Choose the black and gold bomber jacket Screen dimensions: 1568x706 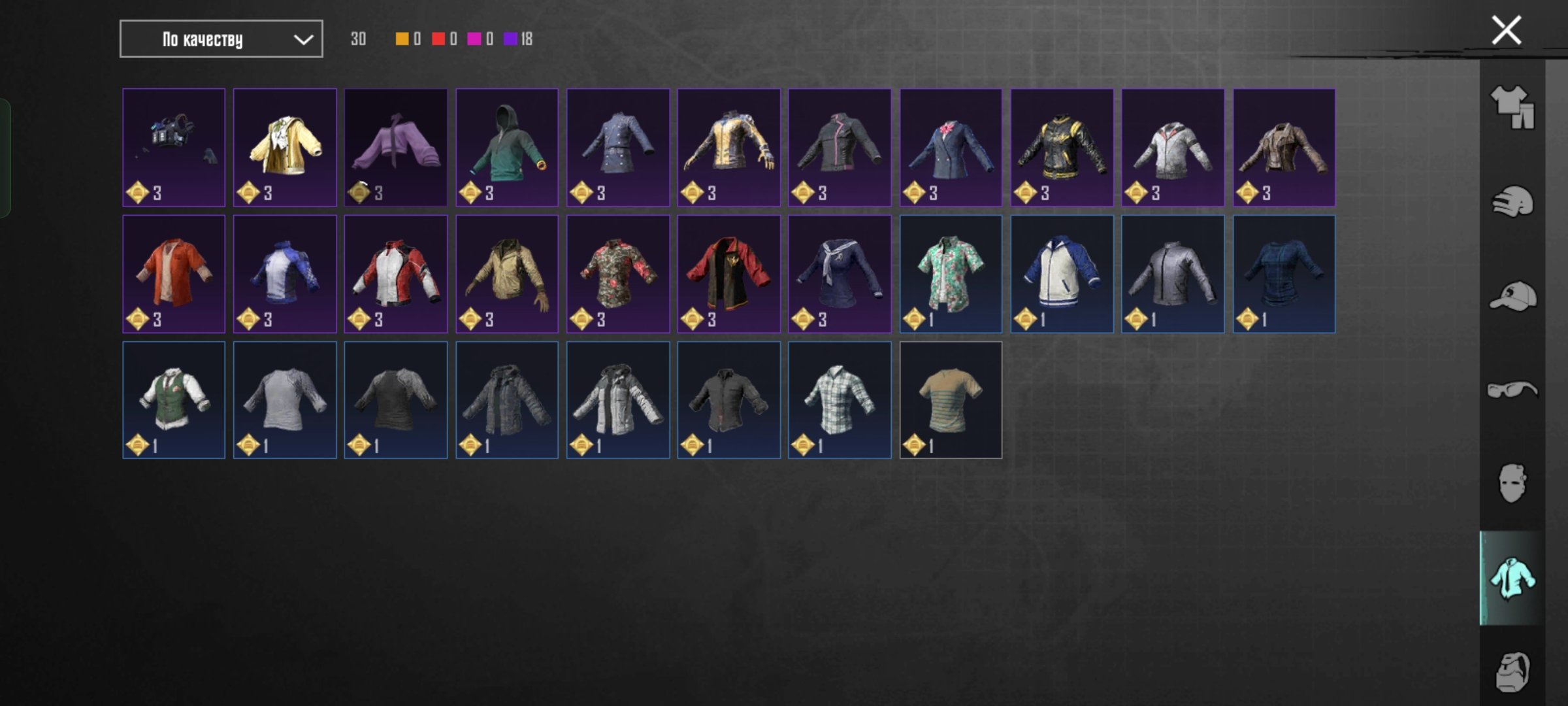[1062, 147]
